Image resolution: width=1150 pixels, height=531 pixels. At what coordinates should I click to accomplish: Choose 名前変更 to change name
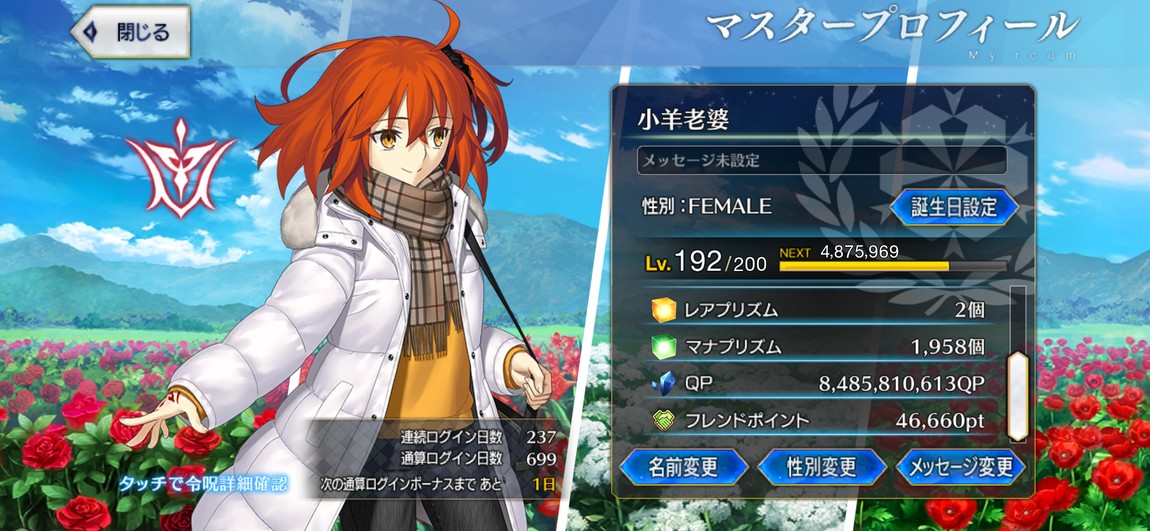684,466
